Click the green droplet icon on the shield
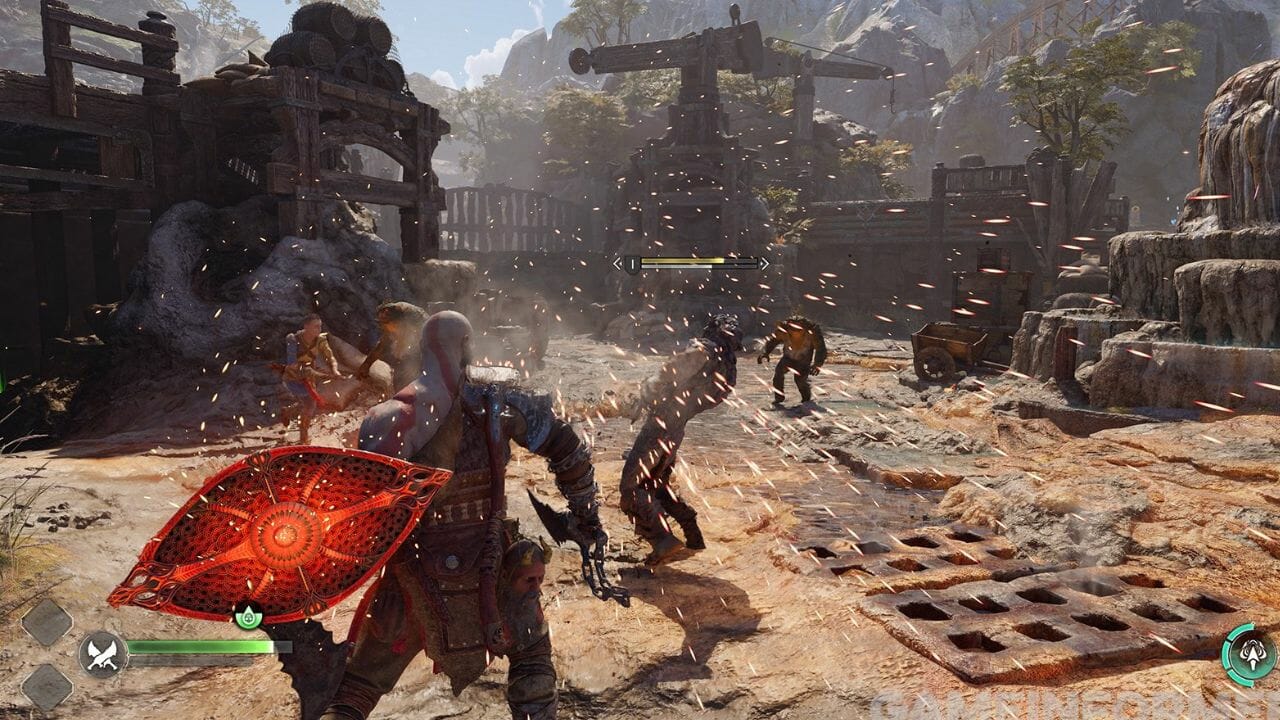Screen dimensions: 1280x720 tap(248, 616)
